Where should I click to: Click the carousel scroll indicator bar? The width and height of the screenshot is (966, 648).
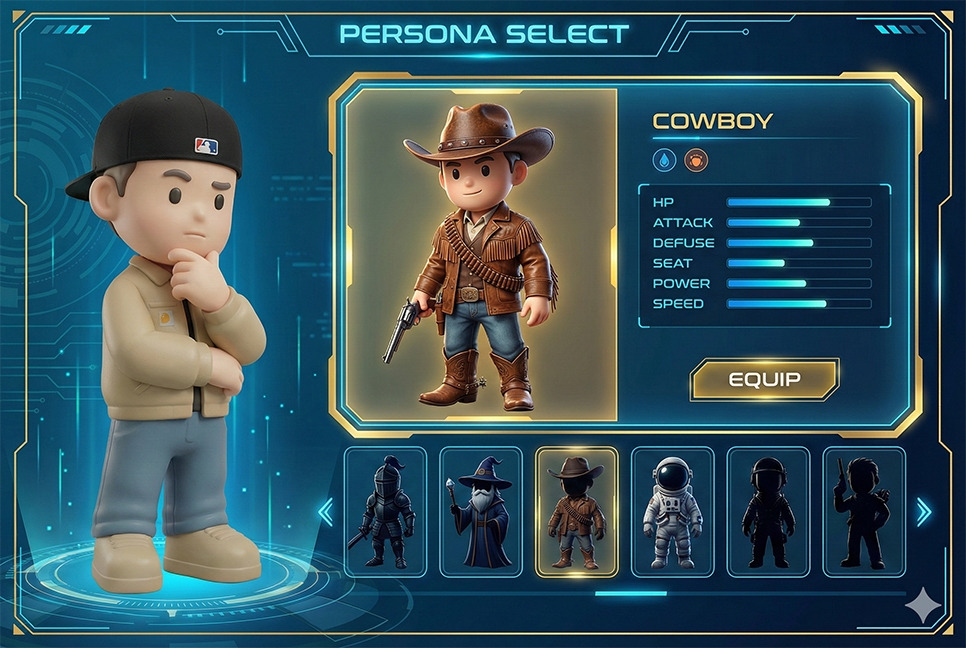pyautogui.click(x=631, y=593)
